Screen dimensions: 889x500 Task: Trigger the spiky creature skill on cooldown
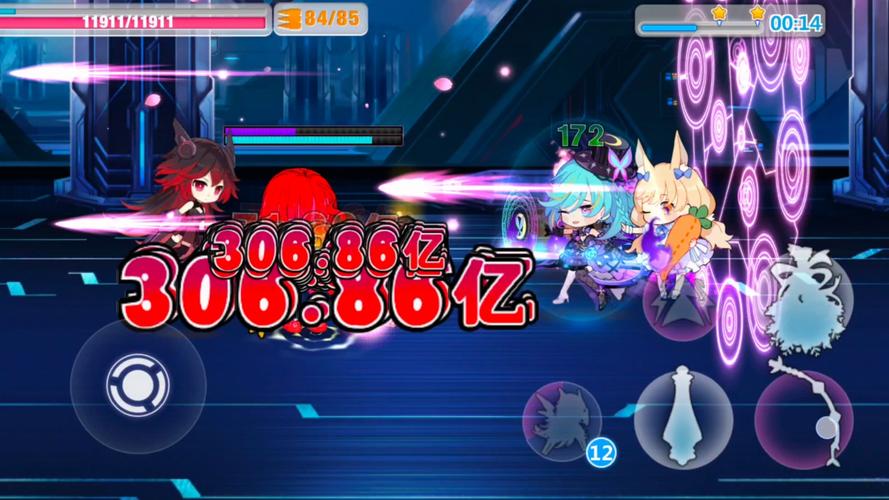point(562,421)
